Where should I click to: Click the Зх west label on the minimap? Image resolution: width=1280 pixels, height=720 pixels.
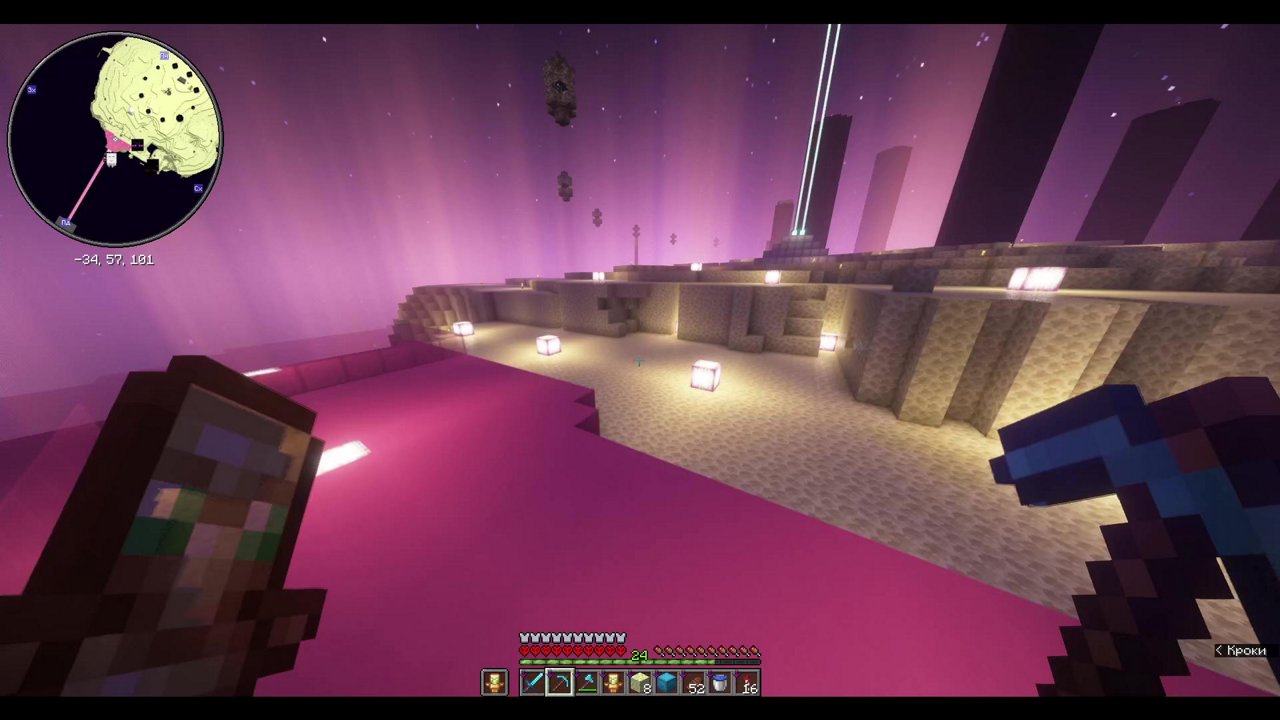point(30,90)
